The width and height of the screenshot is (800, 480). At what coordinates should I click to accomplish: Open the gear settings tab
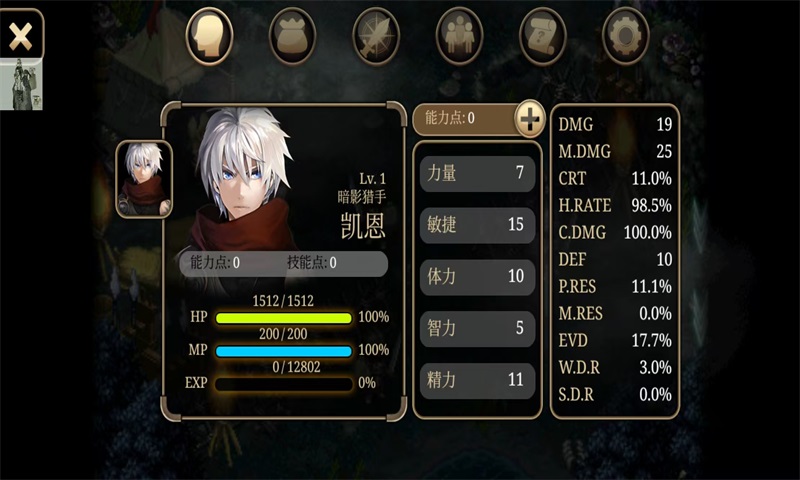pos(627,36)
